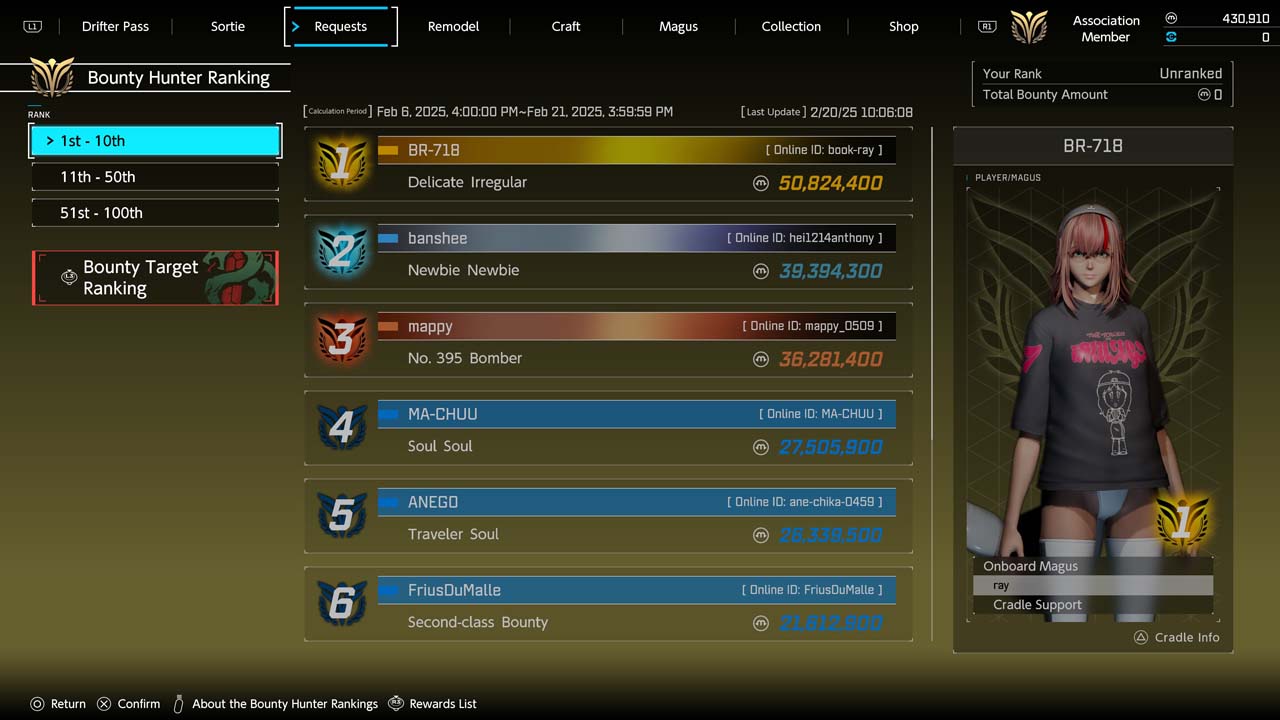Viewport: 1280px width, 720px height.
Task: Select first-place player BR-718's row
Action: (x=608, y=165)
